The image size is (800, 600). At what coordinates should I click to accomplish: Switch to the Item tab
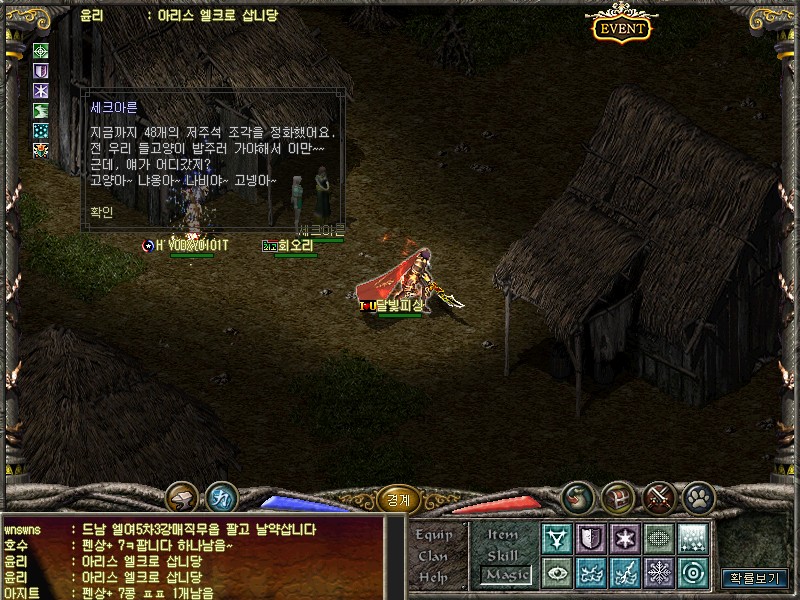click(503, 535)
